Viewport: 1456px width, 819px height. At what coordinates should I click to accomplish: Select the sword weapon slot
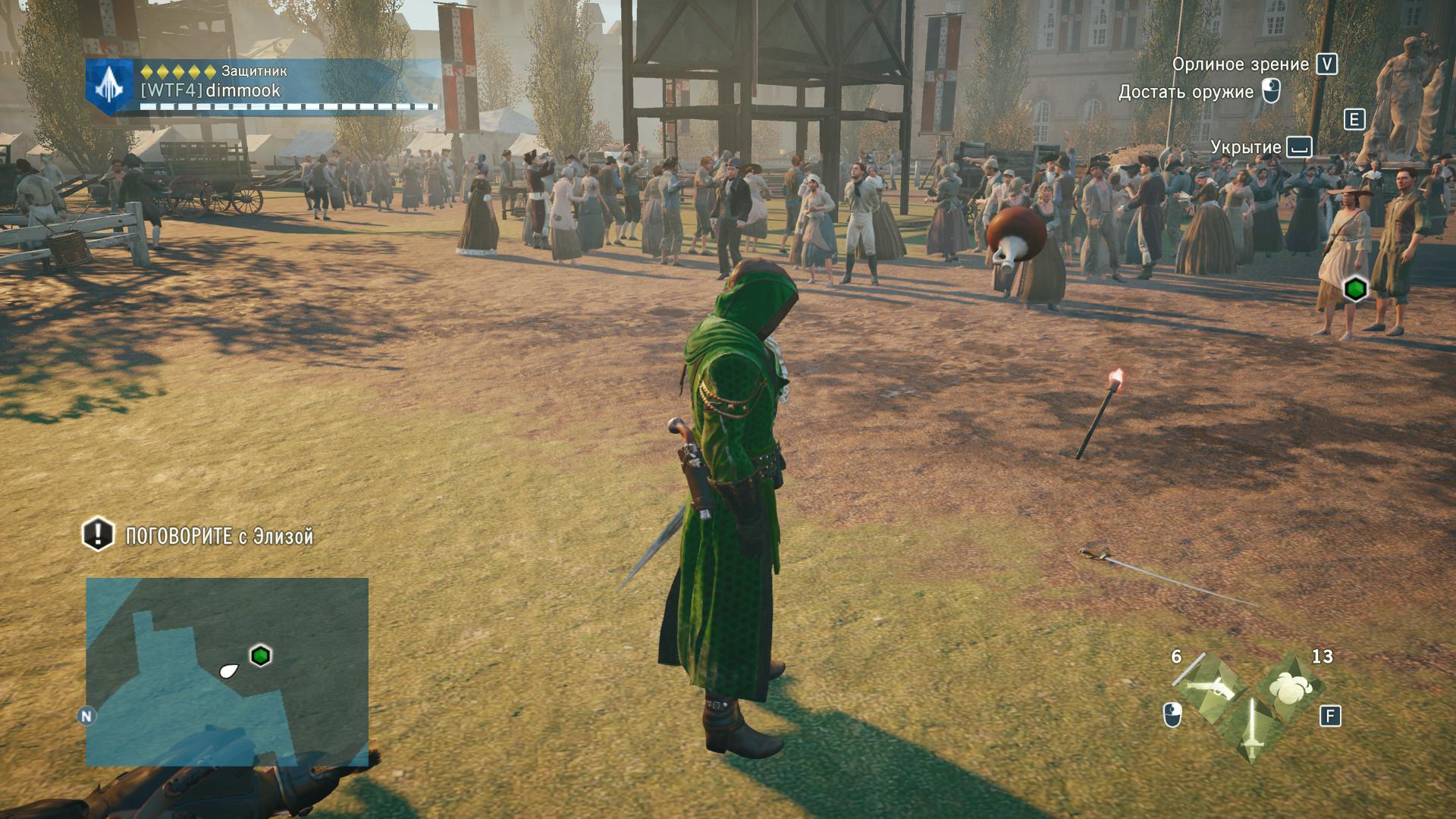click(1252, 729)
